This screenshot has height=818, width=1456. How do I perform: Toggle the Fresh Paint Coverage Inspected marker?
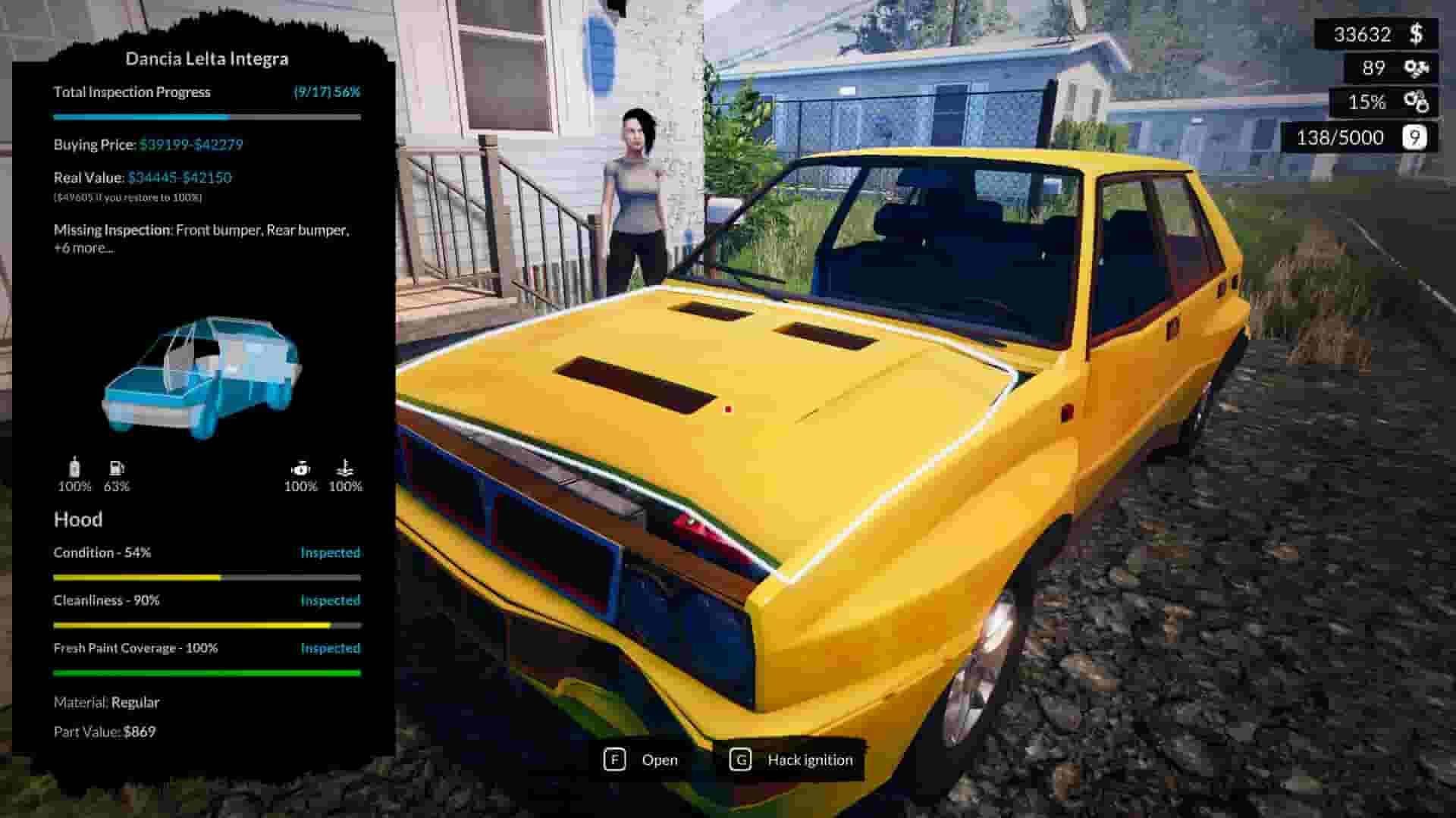tap(331, 648)
